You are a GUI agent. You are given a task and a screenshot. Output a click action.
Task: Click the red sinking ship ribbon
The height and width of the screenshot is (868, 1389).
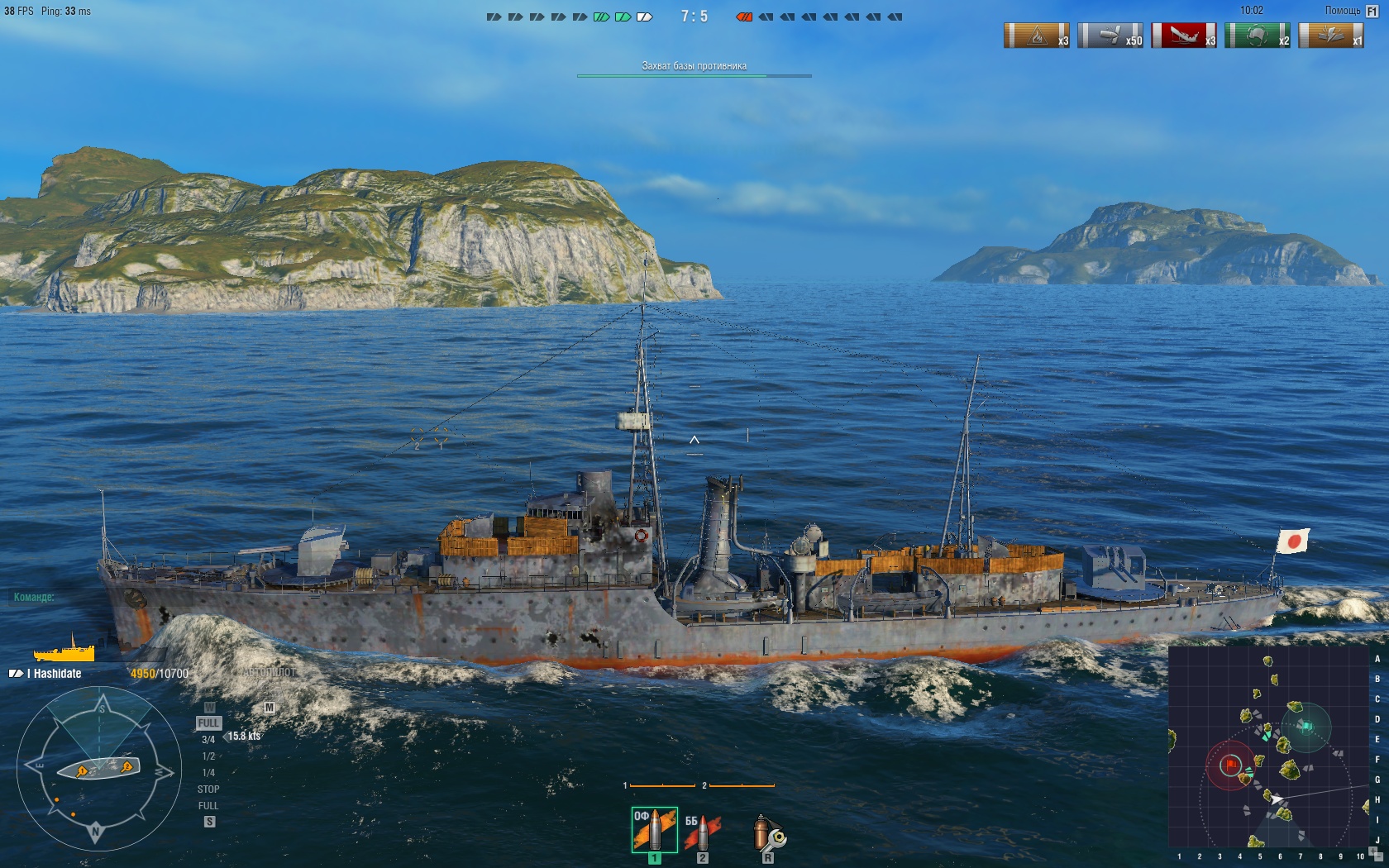(x=1184, y=36)
